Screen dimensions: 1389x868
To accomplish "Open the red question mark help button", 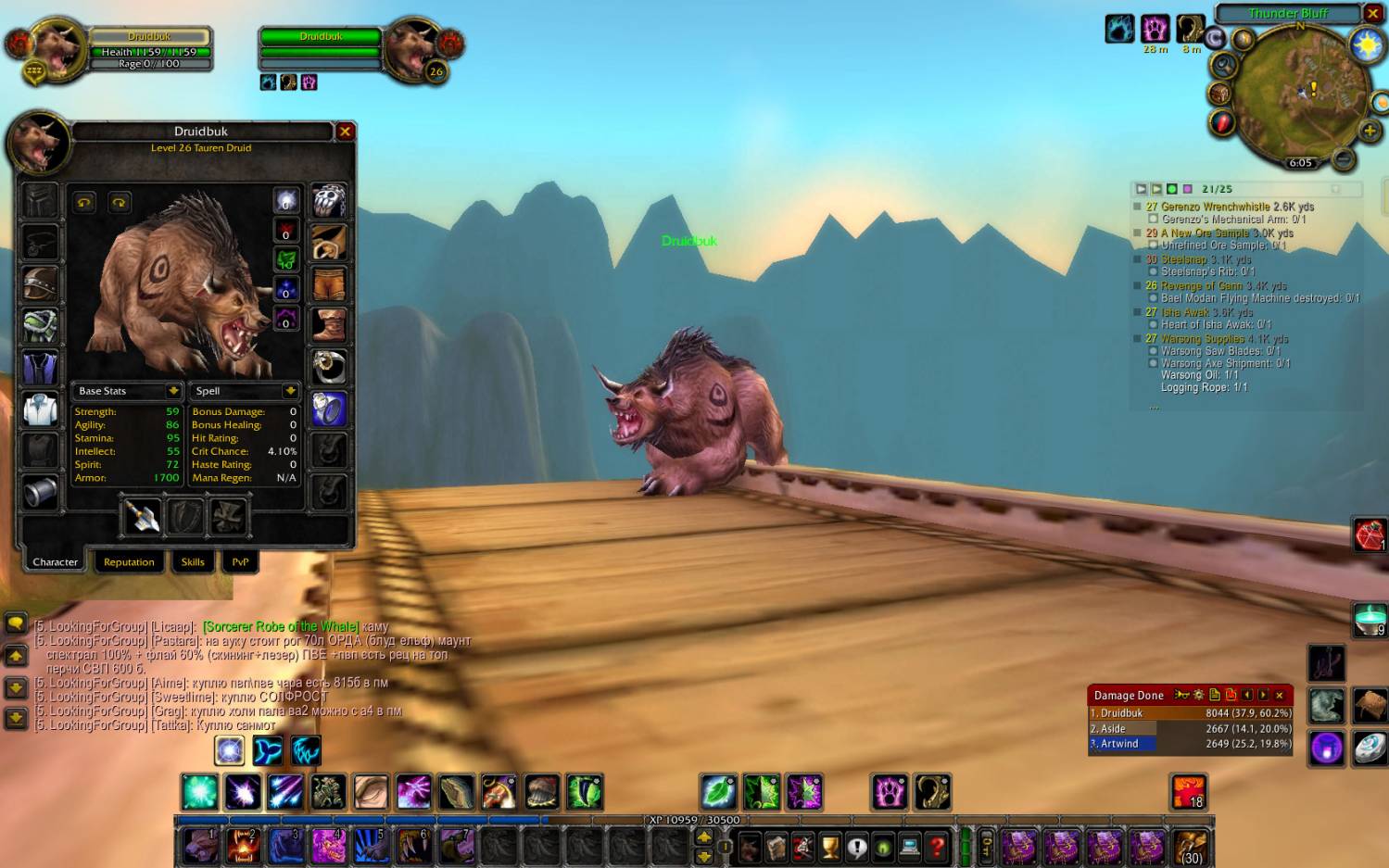I will 937,846.
